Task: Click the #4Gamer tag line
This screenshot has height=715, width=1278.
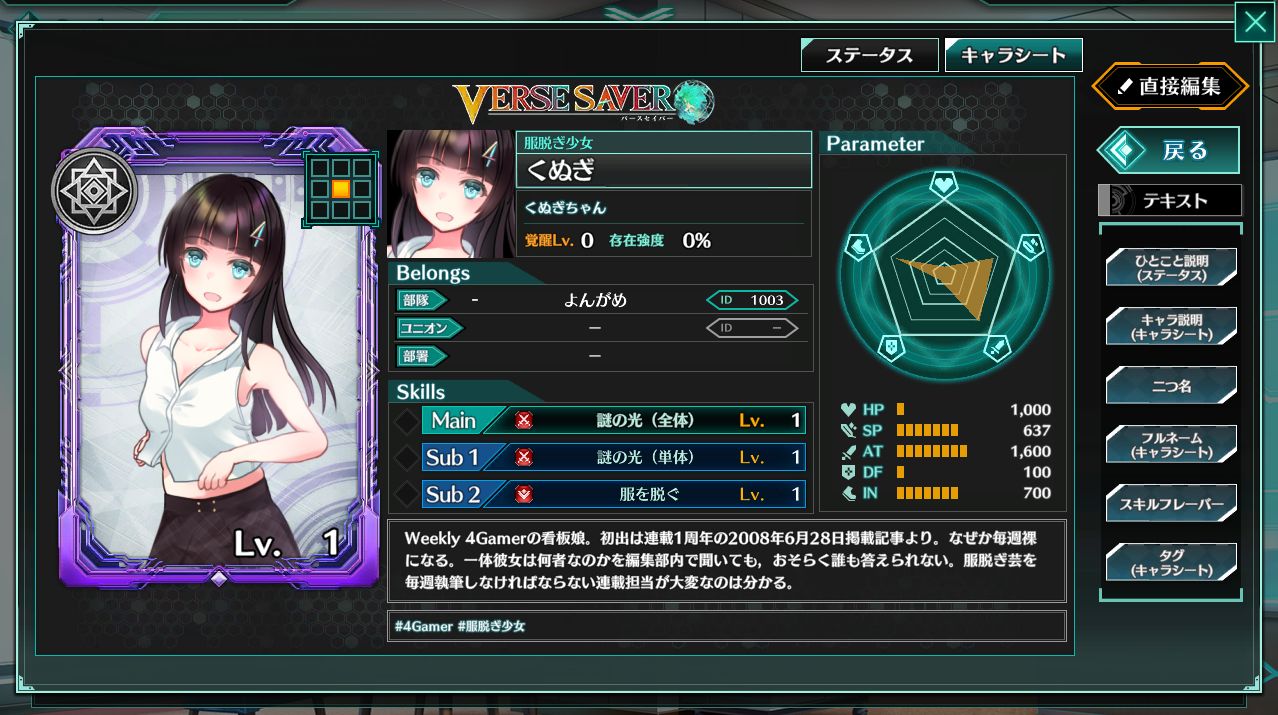Action: pyautogui.click(x=460, y=626)
